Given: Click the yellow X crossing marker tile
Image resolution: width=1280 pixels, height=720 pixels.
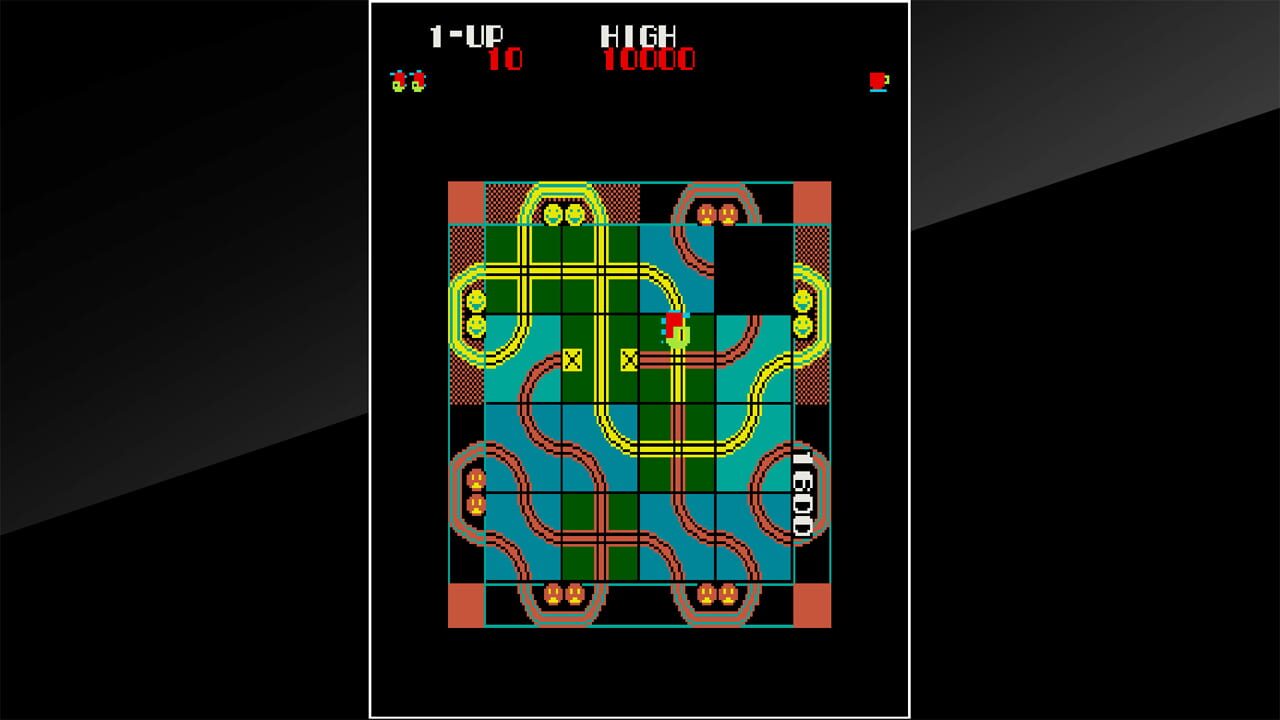Looking at the screenshot, I should [573, 356].
